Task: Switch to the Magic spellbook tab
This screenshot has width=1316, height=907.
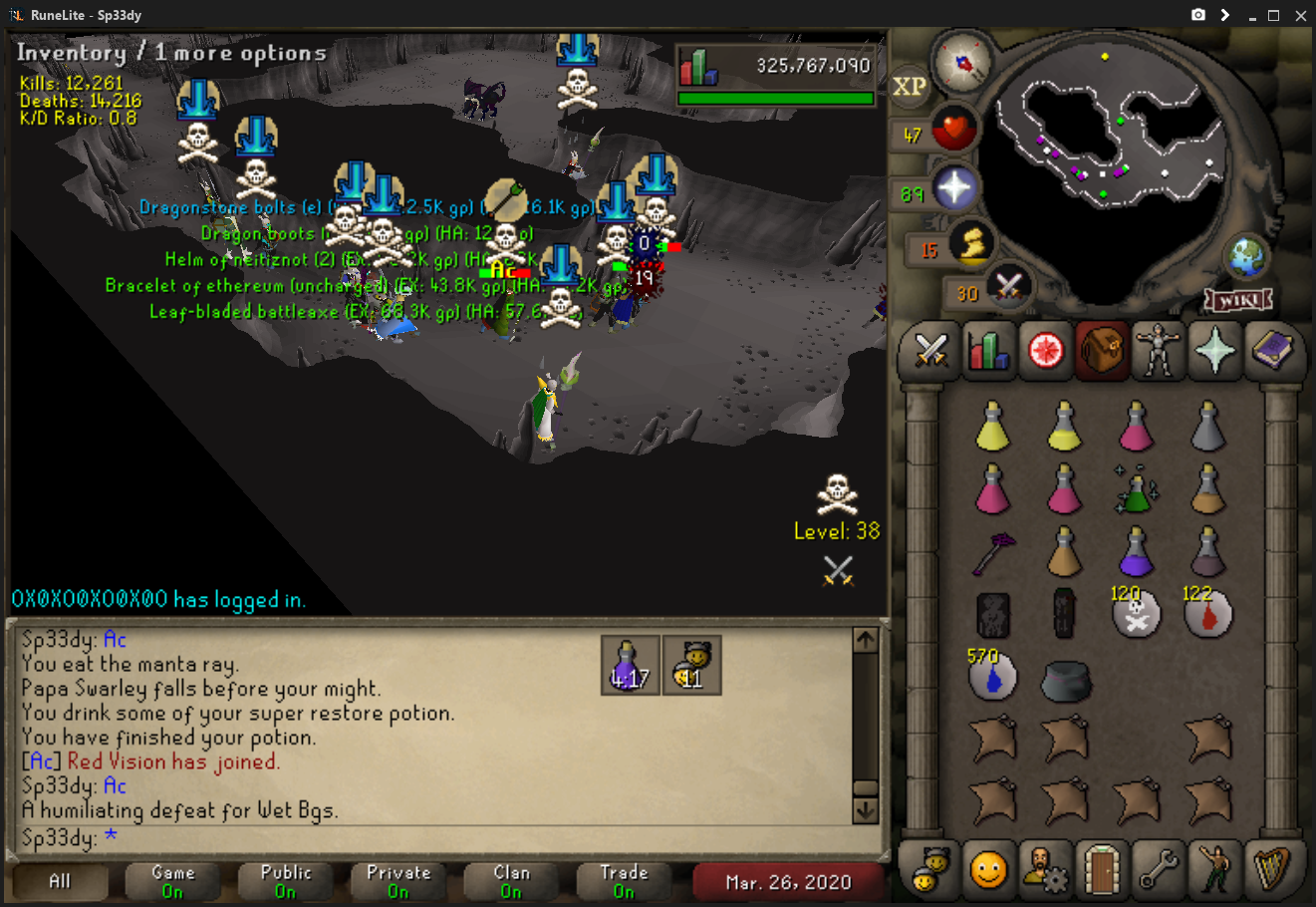Action: pos(1272,351)
